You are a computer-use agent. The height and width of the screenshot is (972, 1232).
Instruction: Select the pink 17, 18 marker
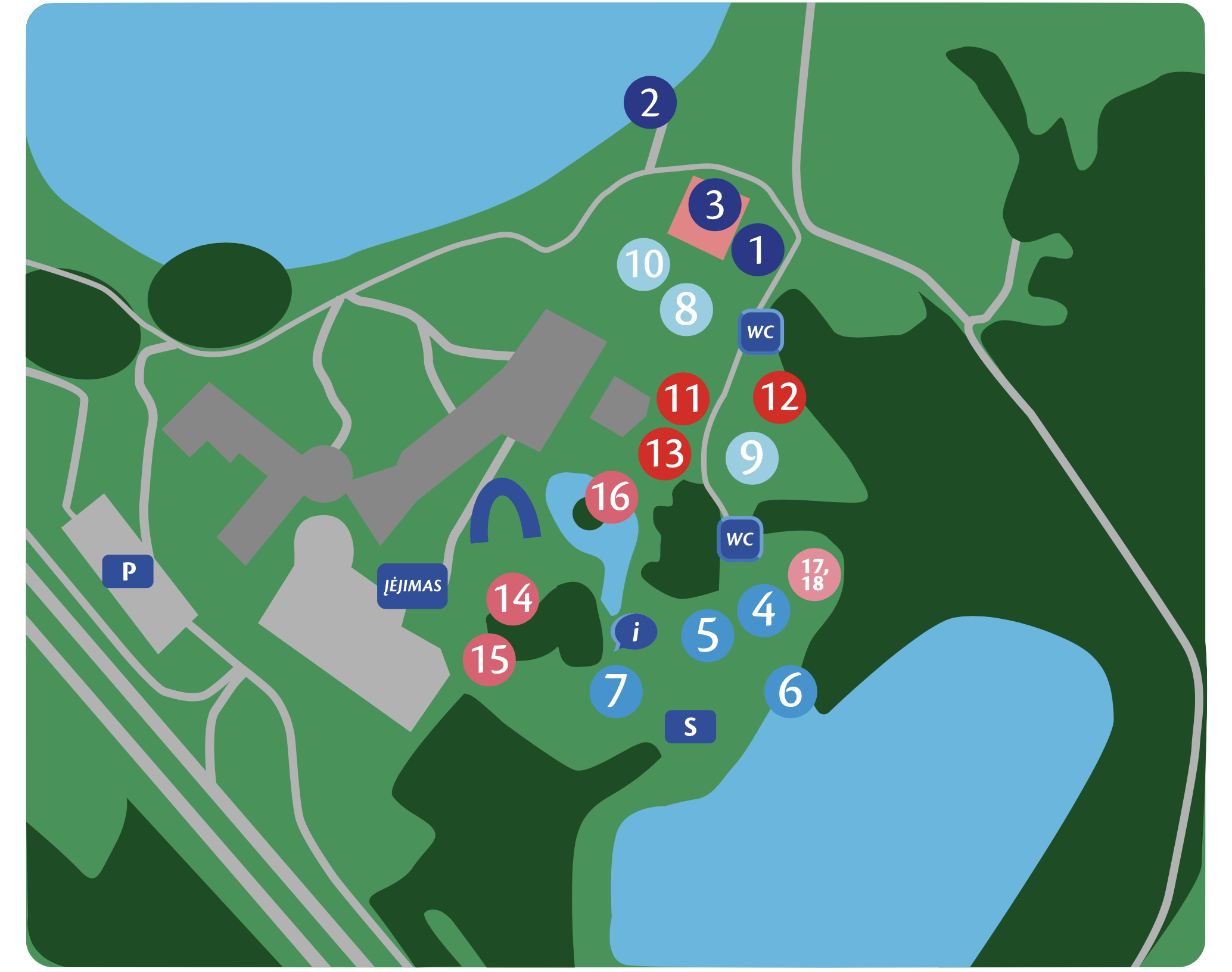point(814,574)
